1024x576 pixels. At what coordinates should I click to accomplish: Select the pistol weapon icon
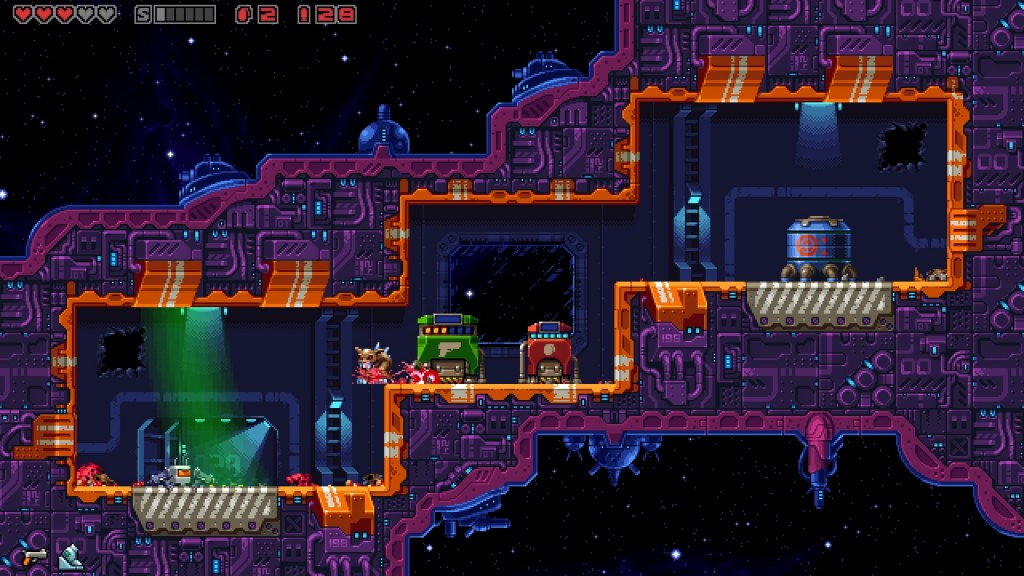click(34, 555)
